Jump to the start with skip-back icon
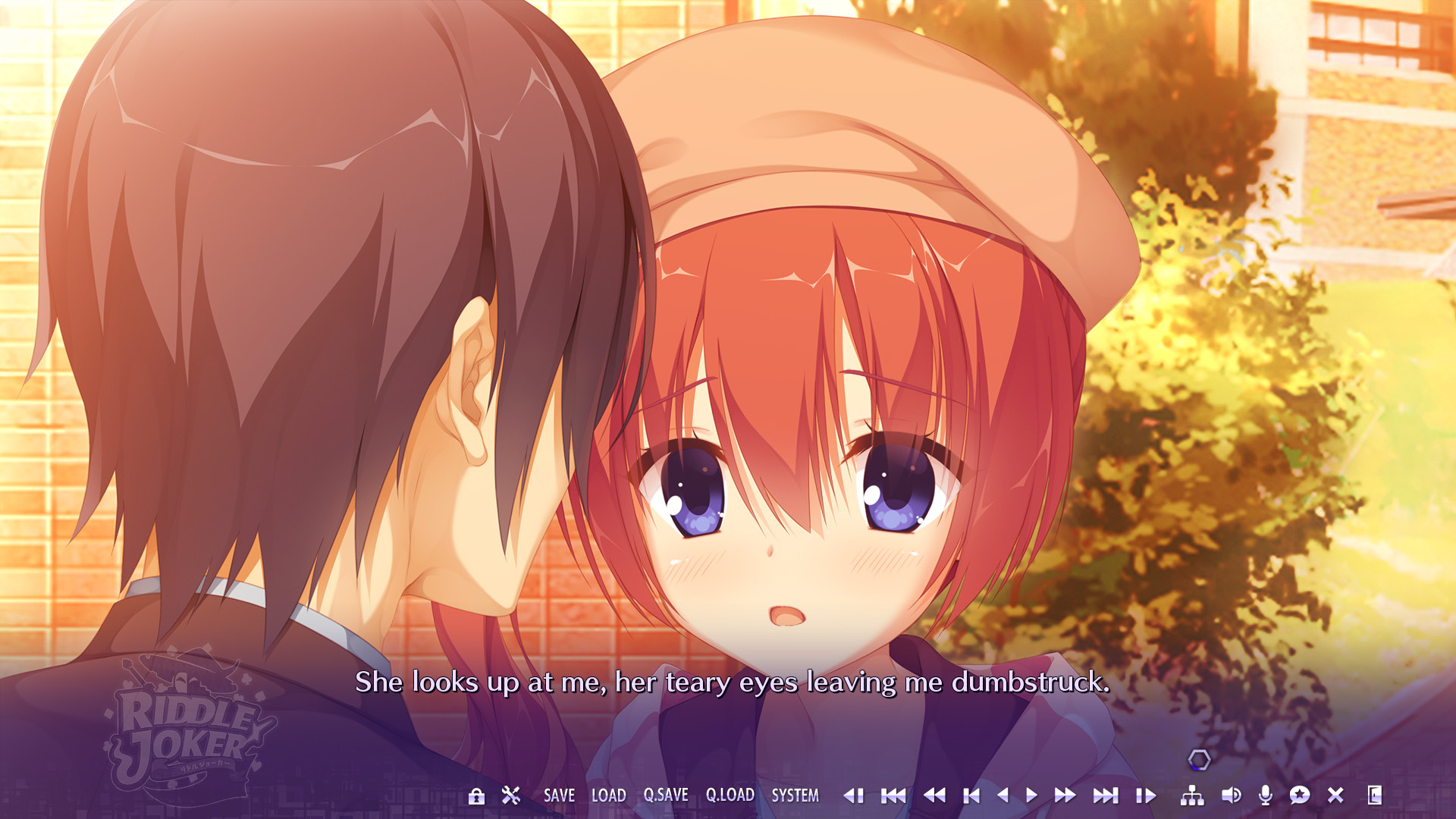 pos(893,796)
